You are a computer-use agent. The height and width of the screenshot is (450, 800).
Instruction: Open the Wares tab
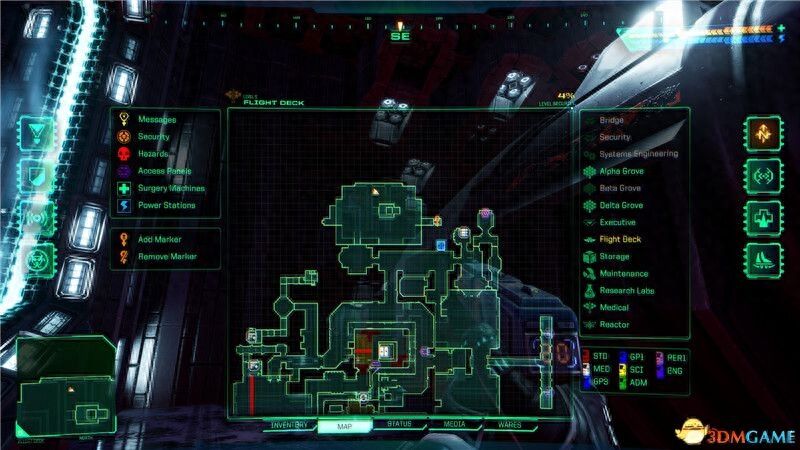pos(509,425)
